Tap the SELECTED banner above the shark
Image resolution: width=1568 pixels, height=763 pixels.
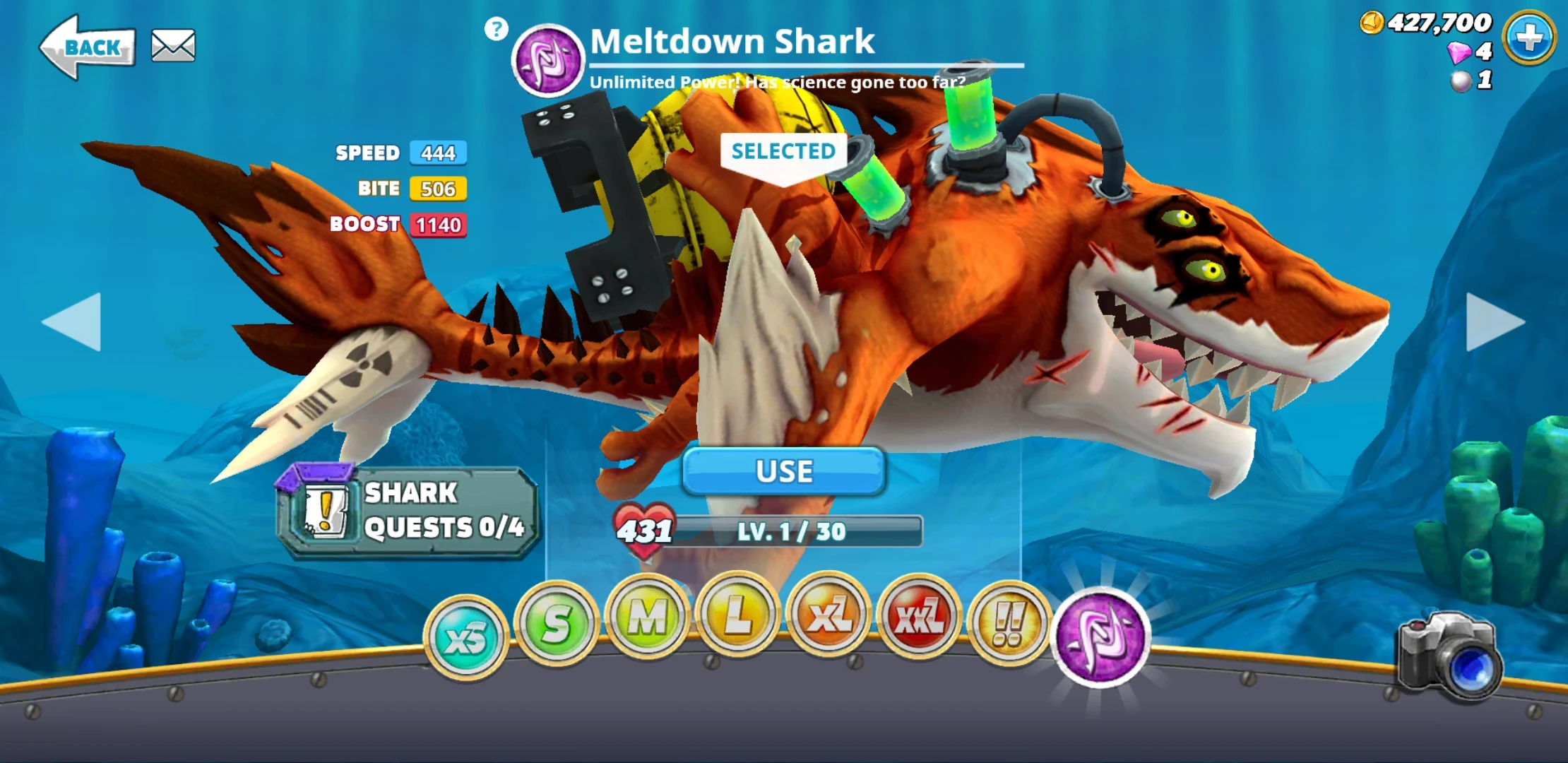tap(782, 150)
